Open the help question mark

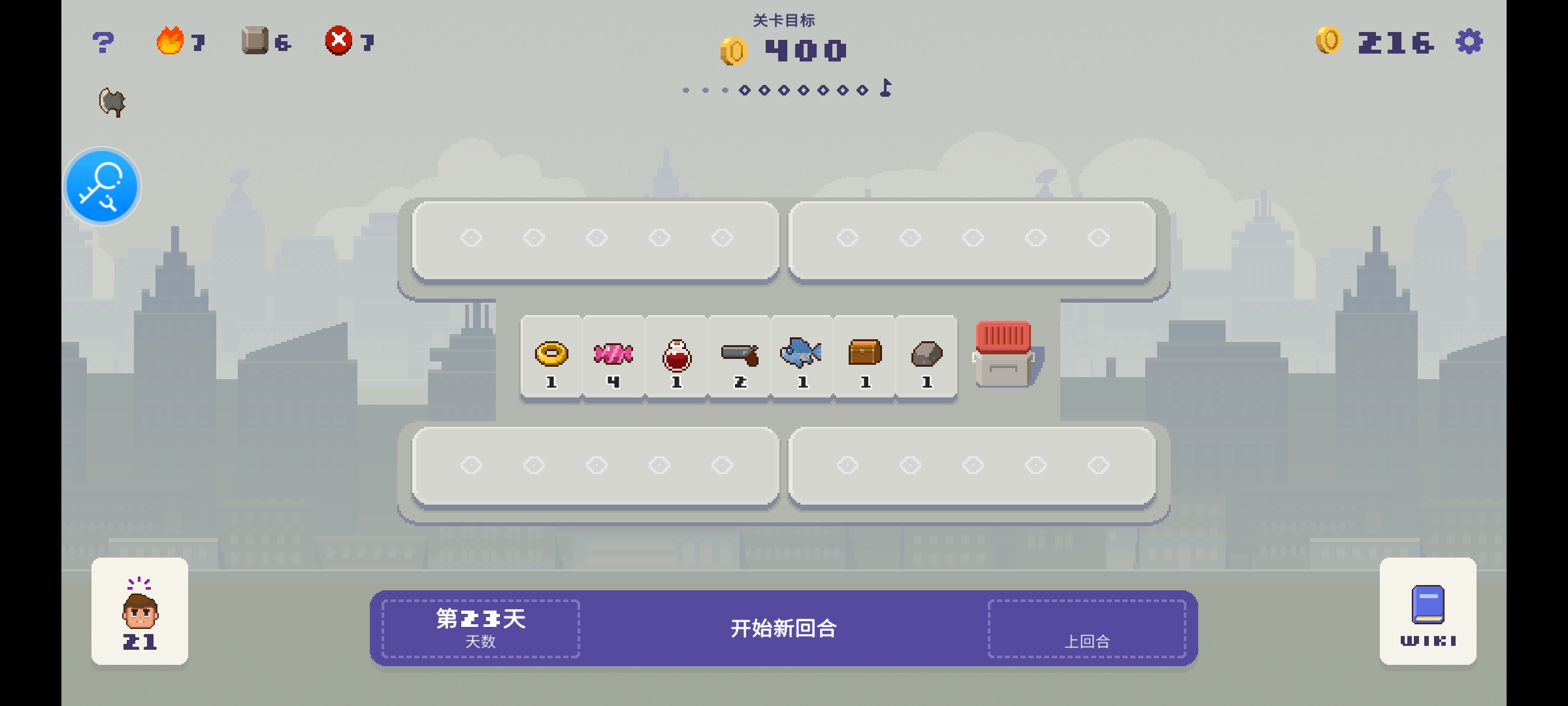[103, 43]
